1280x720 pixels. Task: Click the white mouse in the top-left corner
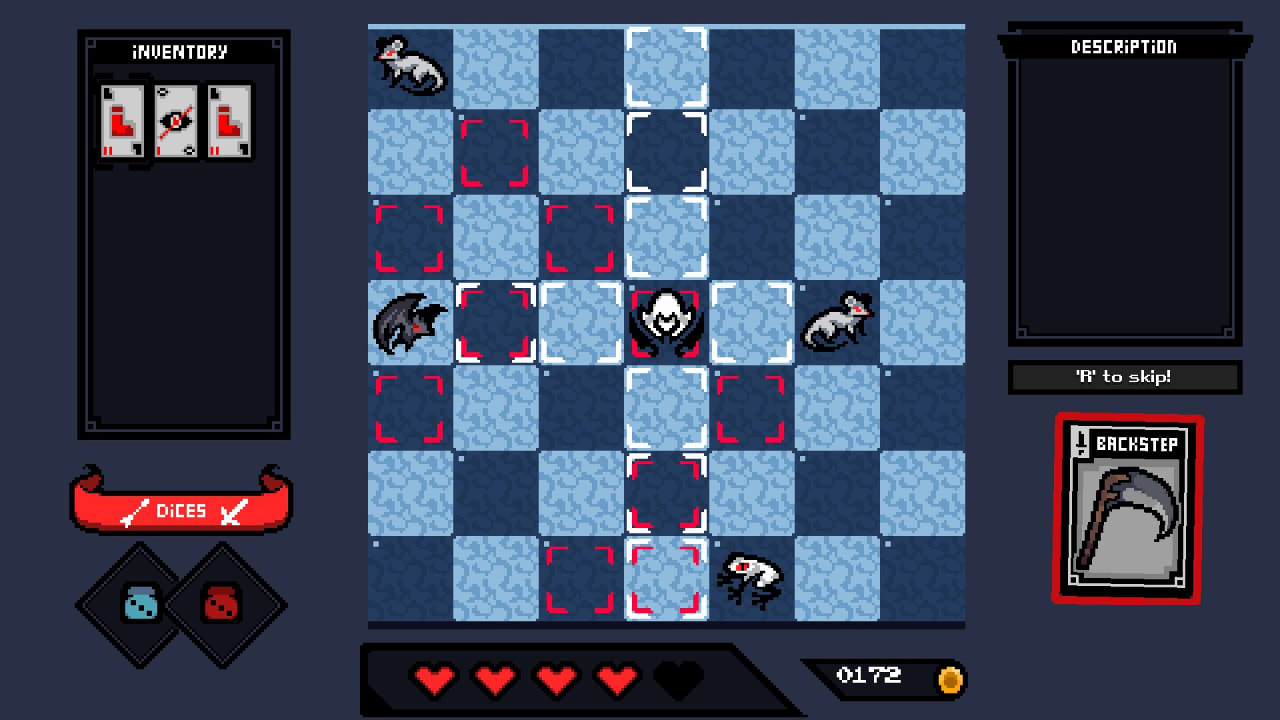coord(412,67)
